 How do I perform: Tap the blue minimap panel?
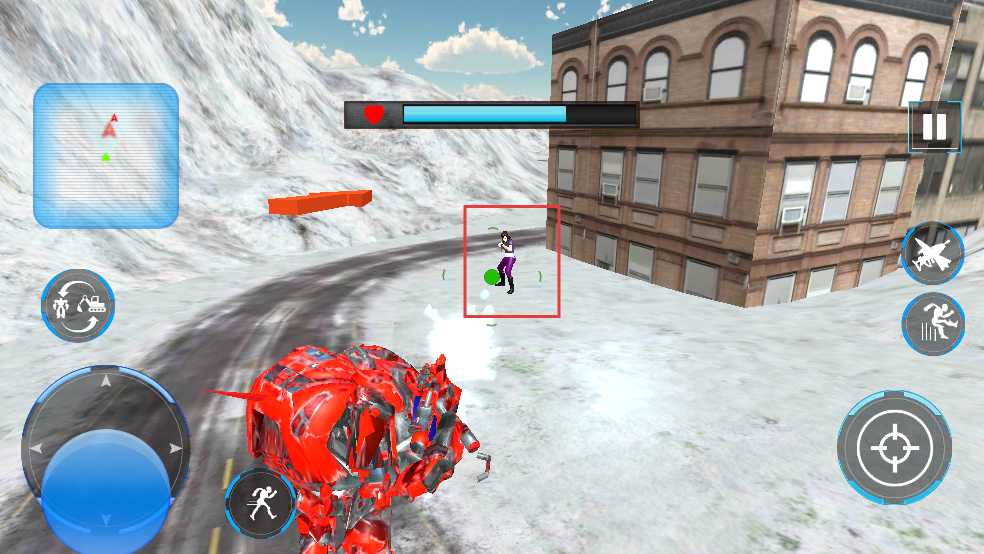(x=106, y=155)
